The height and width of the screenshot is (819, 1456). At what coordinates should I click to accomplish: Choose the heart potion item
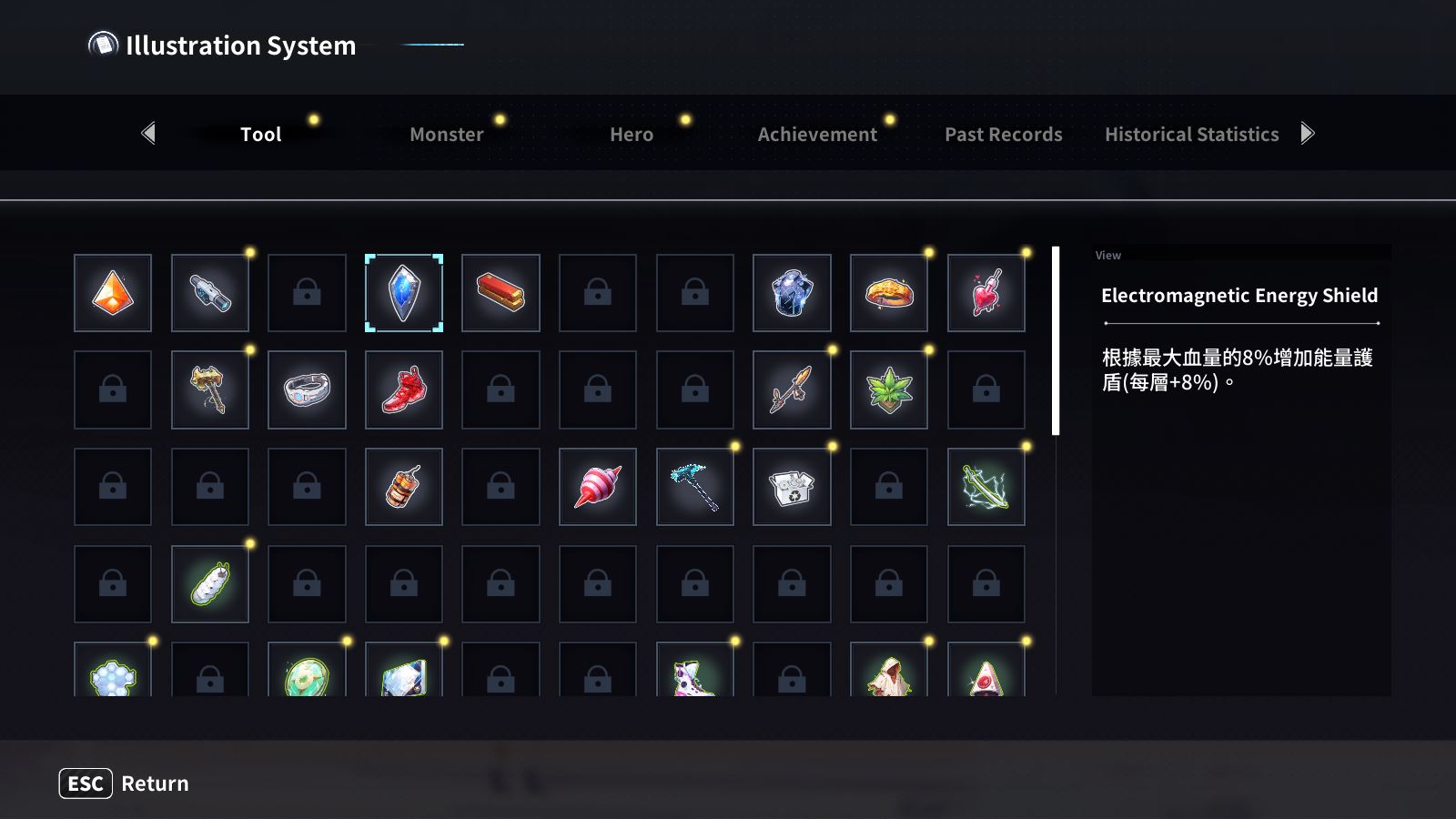(x=986, y=293)
